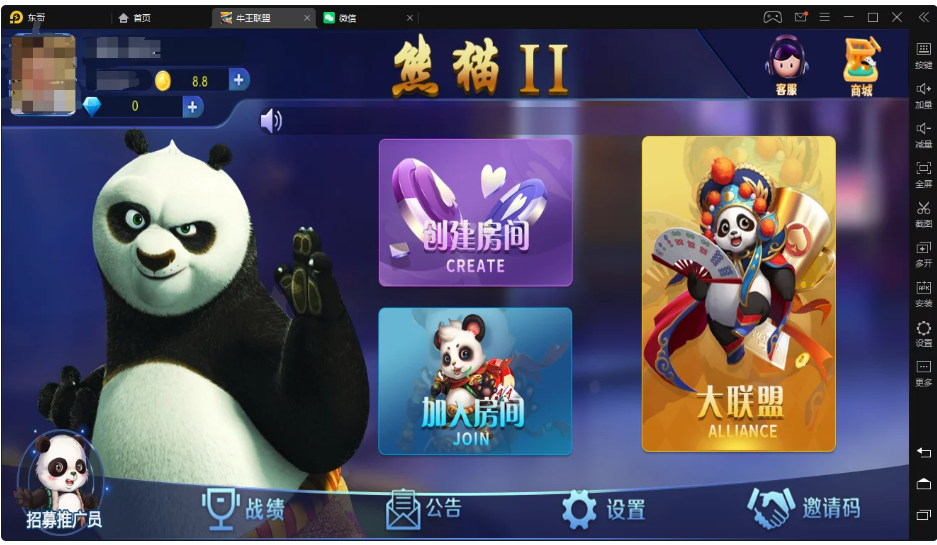Viewport: 937px width, 545px height.
Task: Open the 创建房间 Create room tile
Action: (x=475, y=212)
